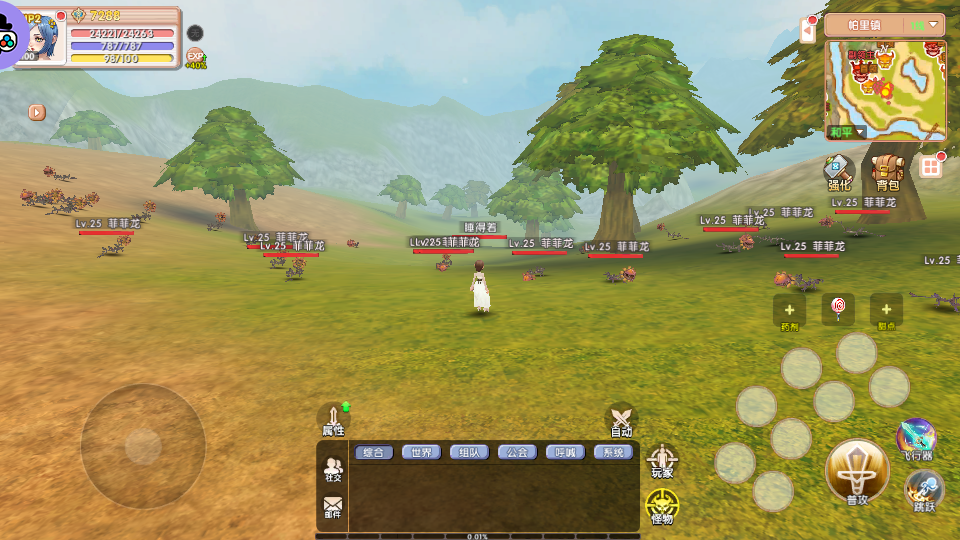
Task: Toggle 自动 auto-battle mode
Action: point(621,421)
